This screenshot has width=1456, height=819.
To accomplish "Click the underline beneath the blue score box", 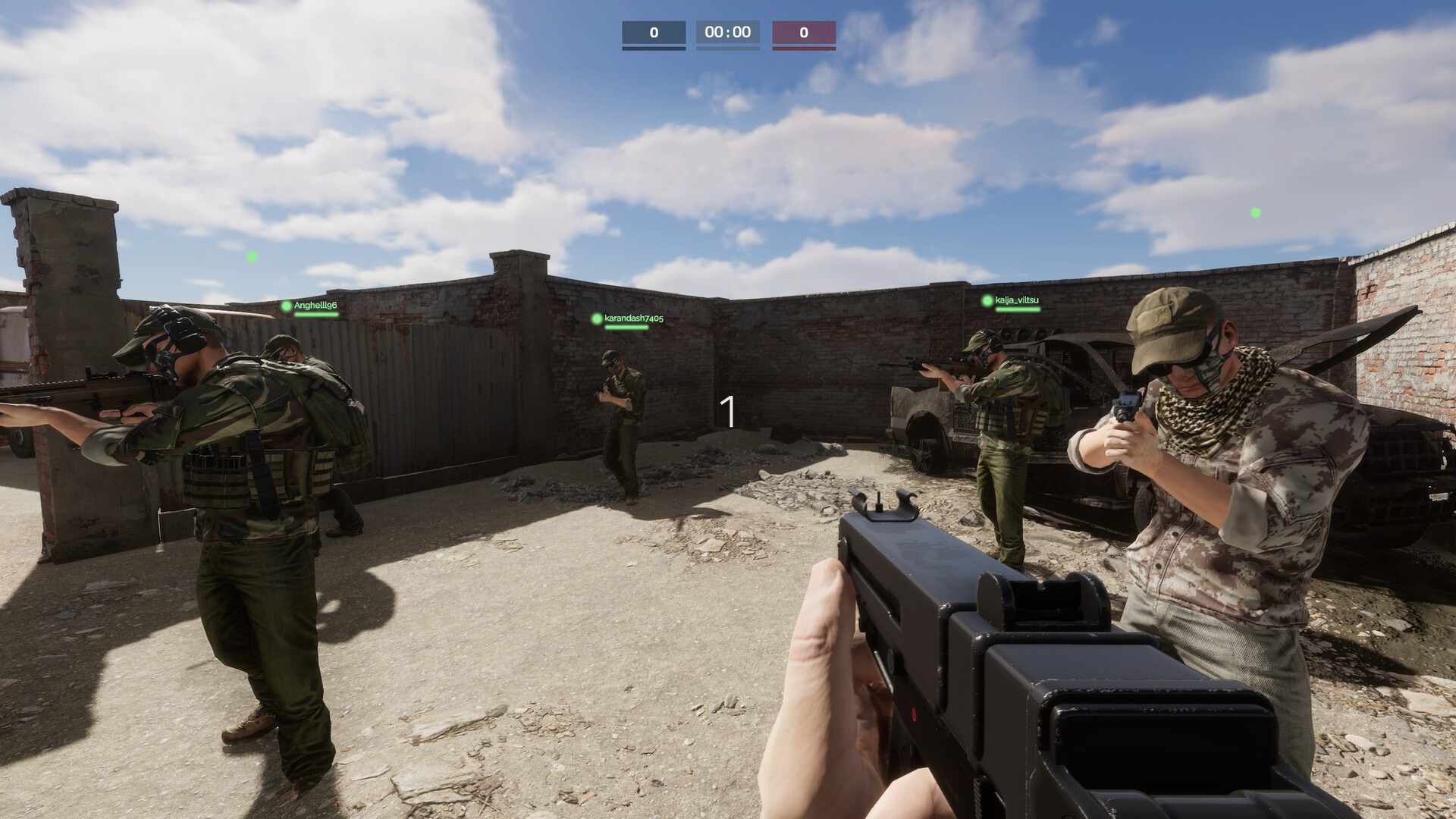I will pyautogui.click(x=654, y=50).
